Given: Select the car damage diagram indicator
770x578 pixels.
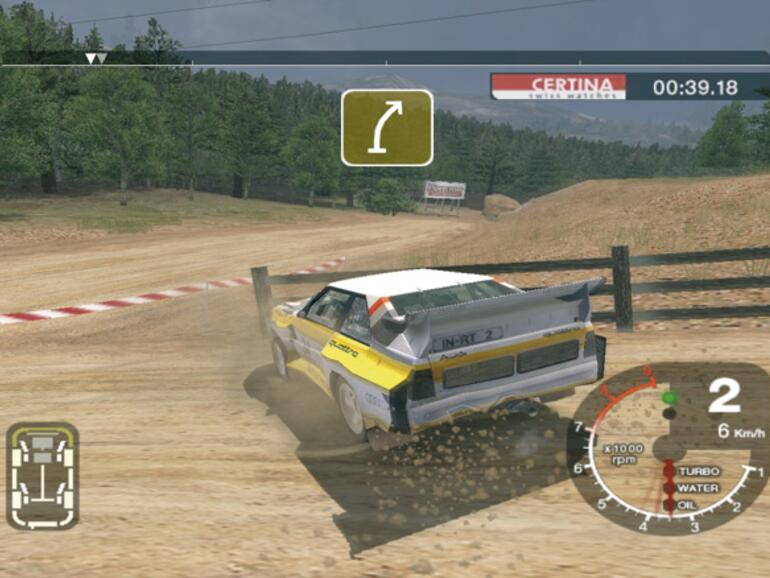Looking at the screenshot, I should coord(42,474).
